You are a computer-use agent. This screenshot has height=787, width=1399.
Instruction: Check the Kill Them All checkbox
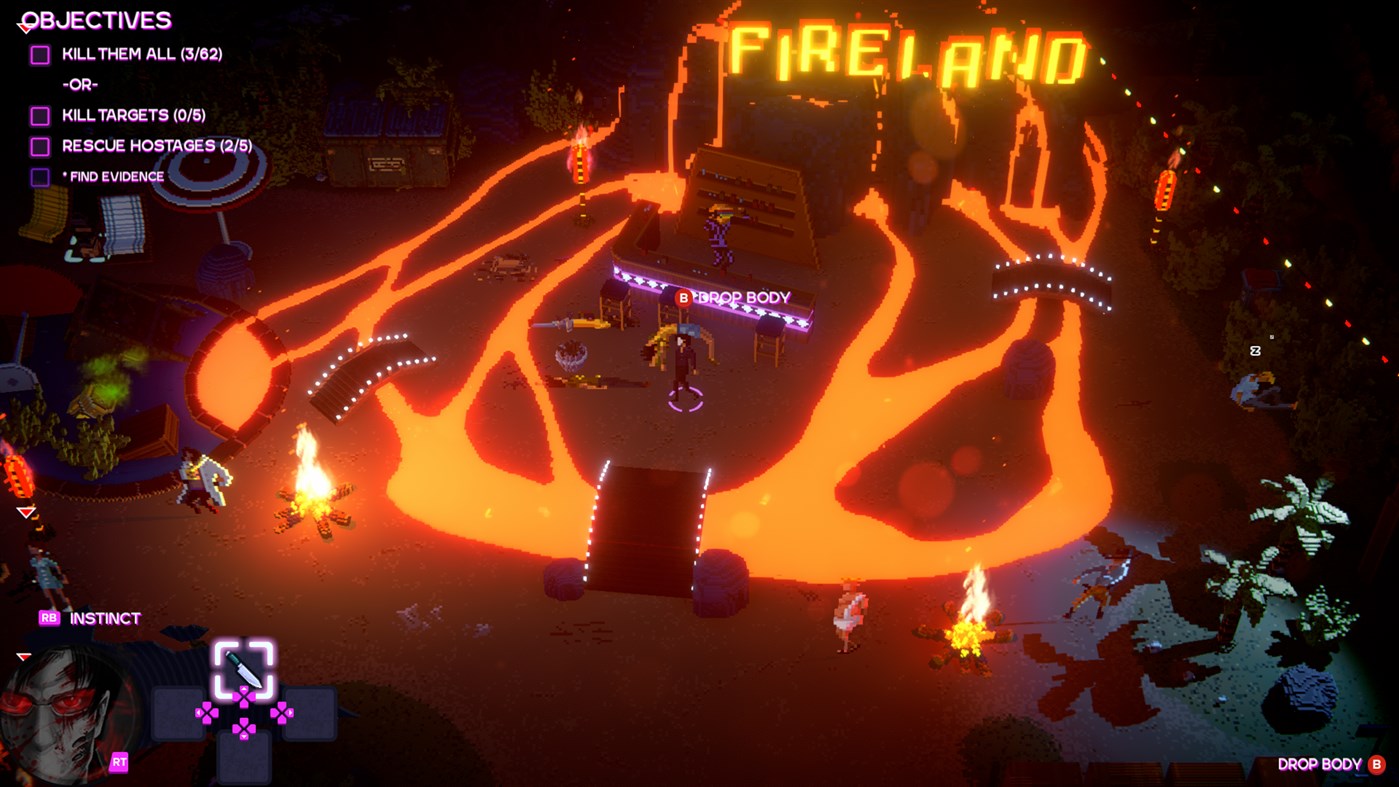pyautogui.click(x=40, y=53)
